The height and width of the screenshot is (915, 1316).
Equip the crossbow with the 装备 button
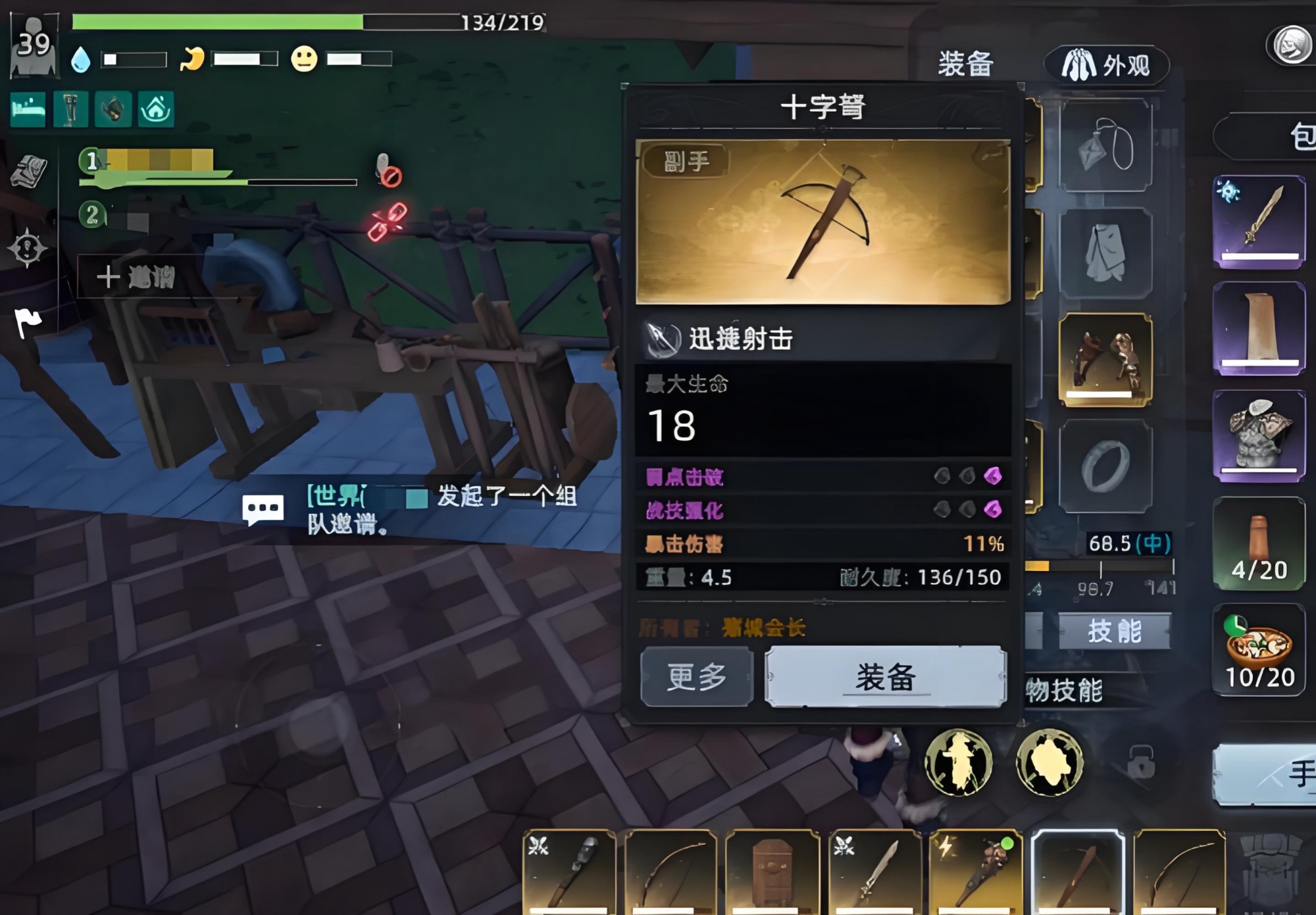[x=885, y=677]
